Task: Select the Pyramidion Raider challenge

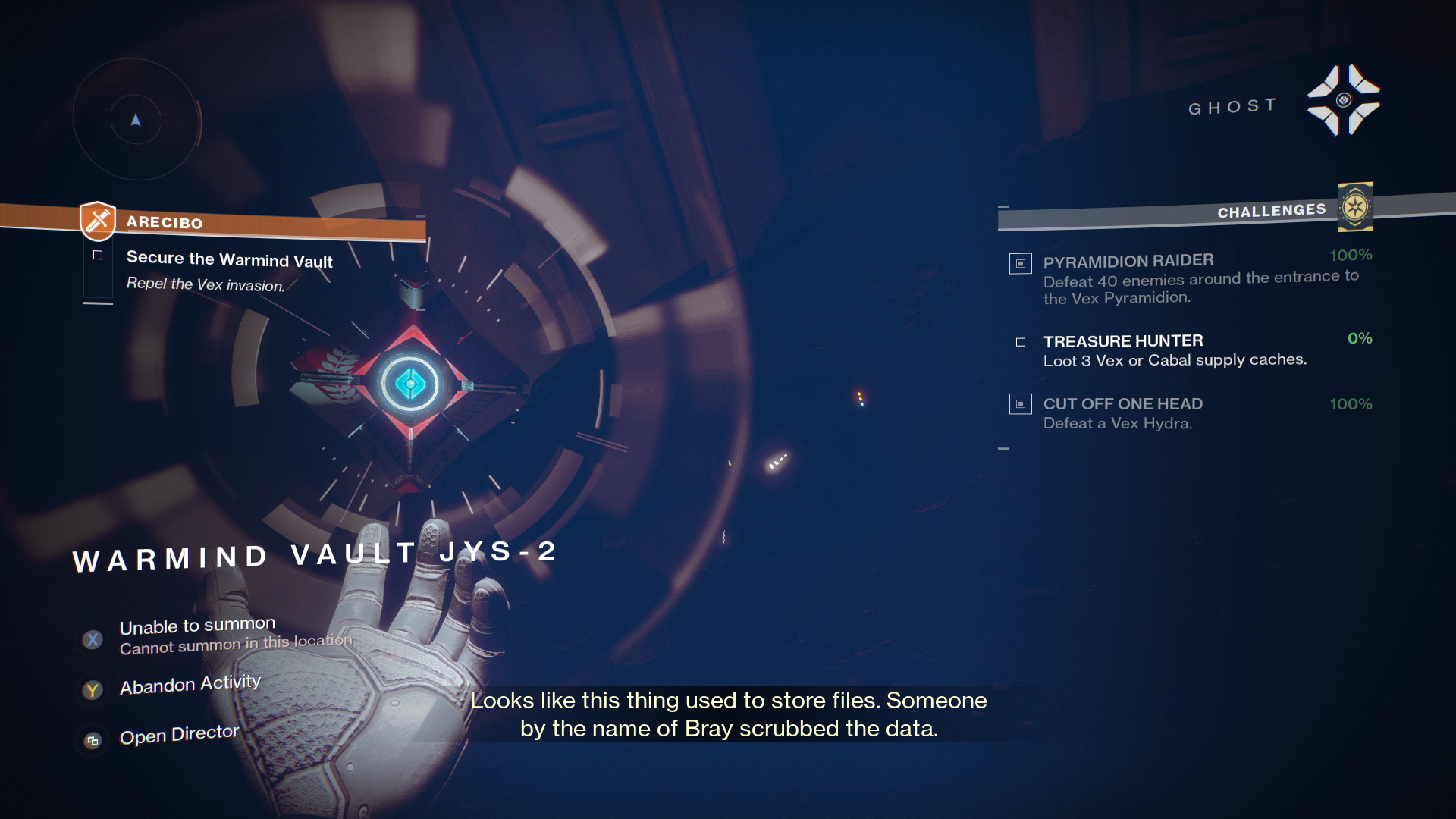Action: (x=1128, y=262)
